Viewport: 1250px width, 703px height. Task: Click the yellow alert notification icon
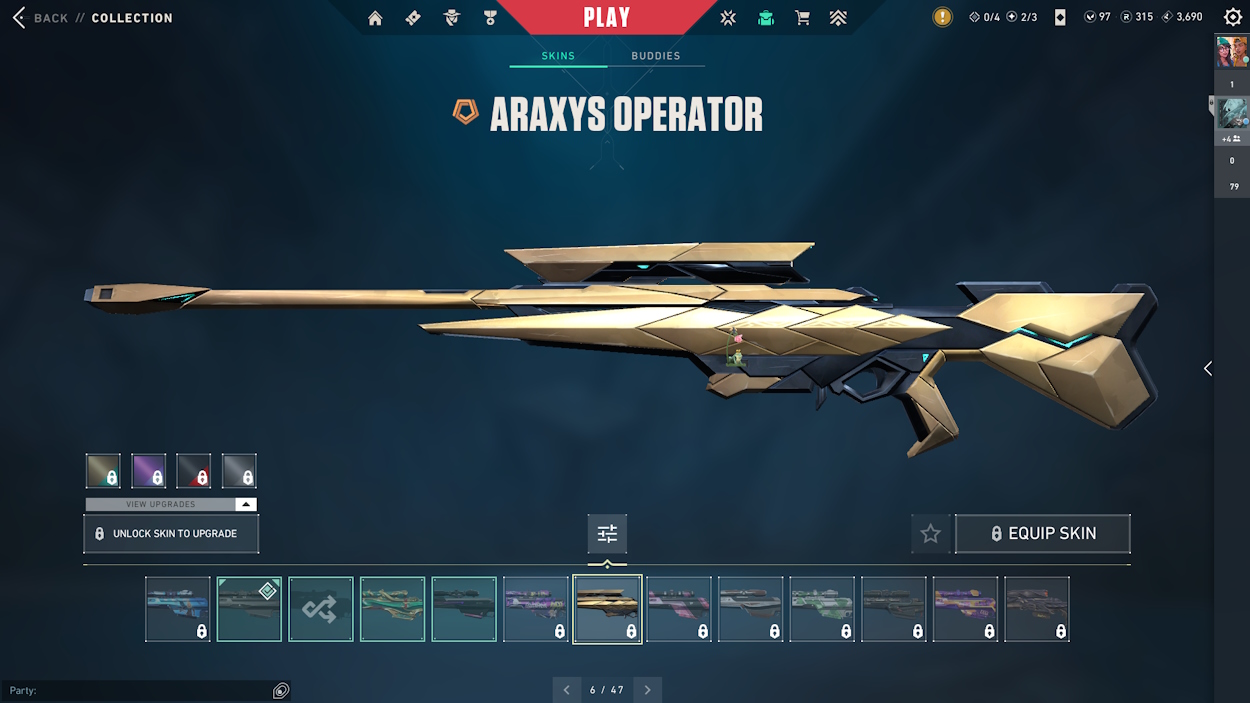click(942, 17)
